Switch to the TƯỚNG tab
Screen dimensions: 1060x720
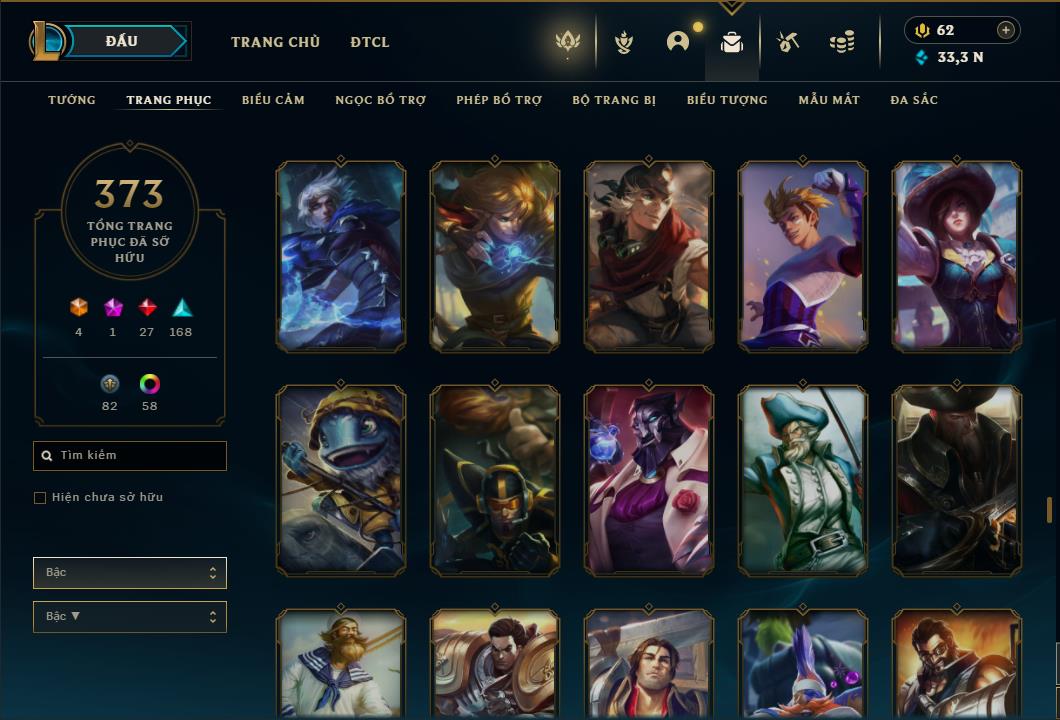72,100
